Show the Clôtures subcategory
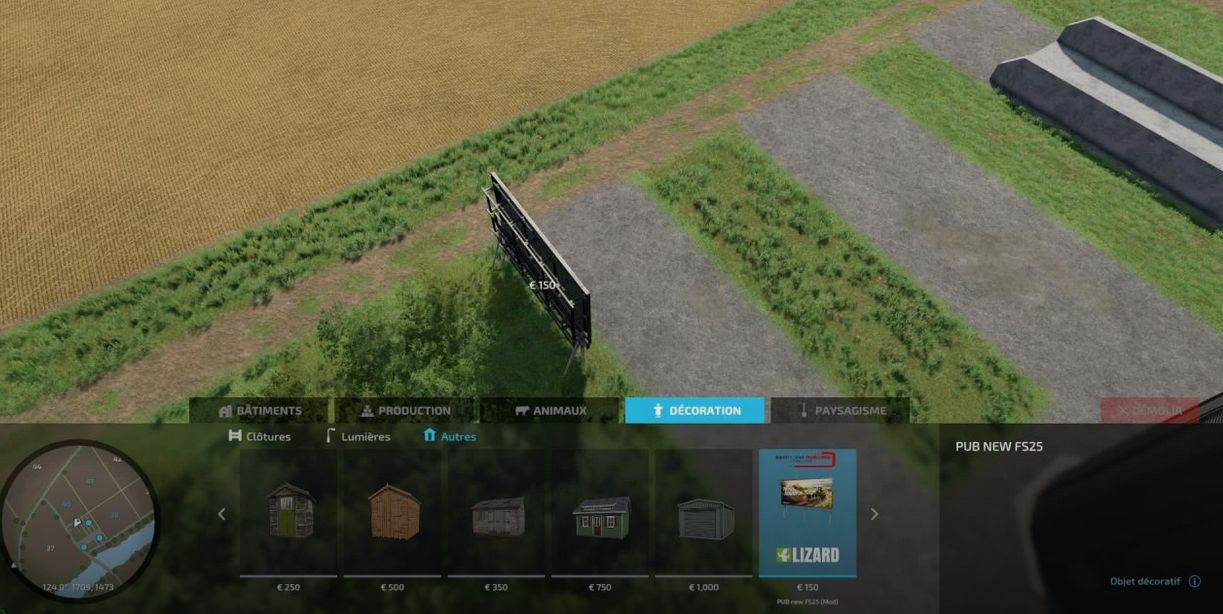 (260, 437)
